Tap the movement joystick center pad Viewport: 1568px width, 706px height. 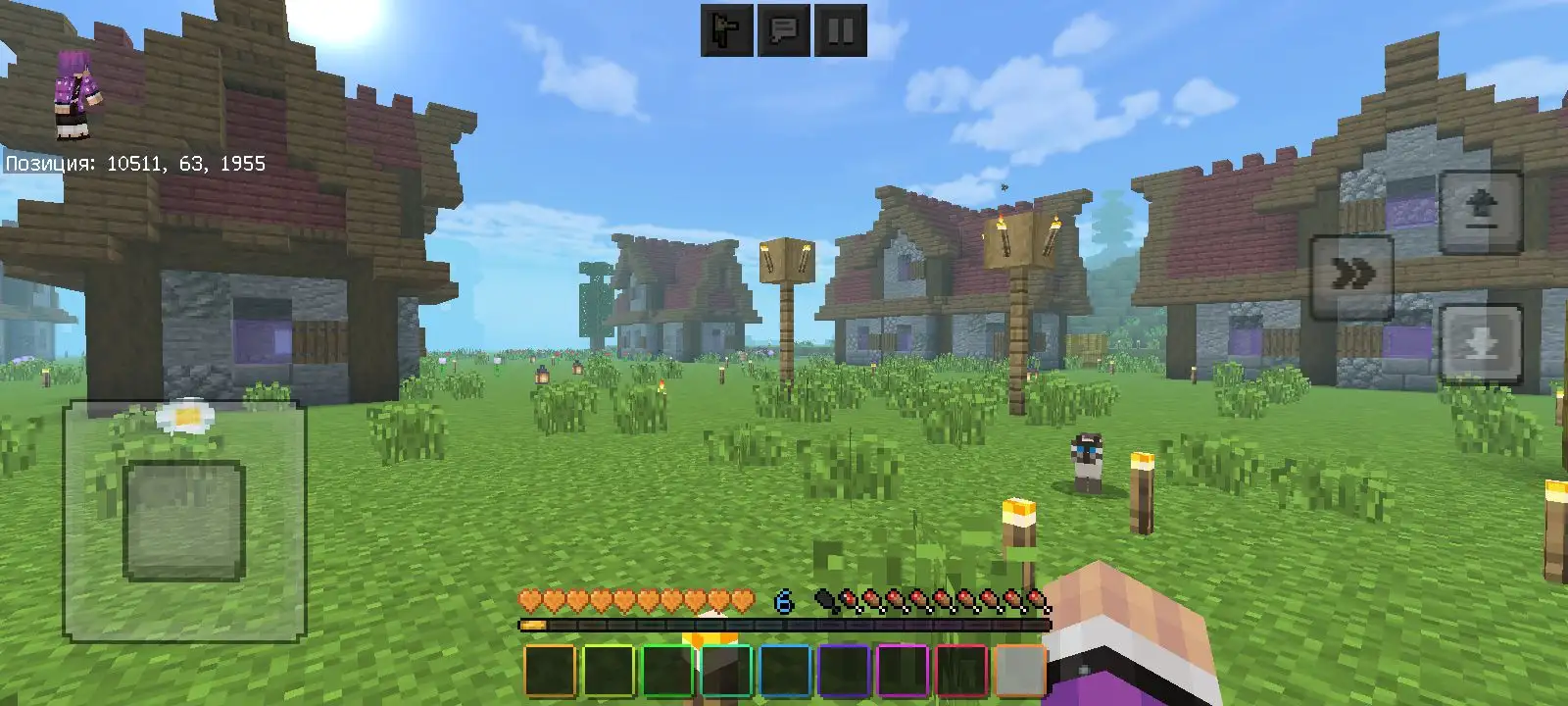(x=183, y=520)
